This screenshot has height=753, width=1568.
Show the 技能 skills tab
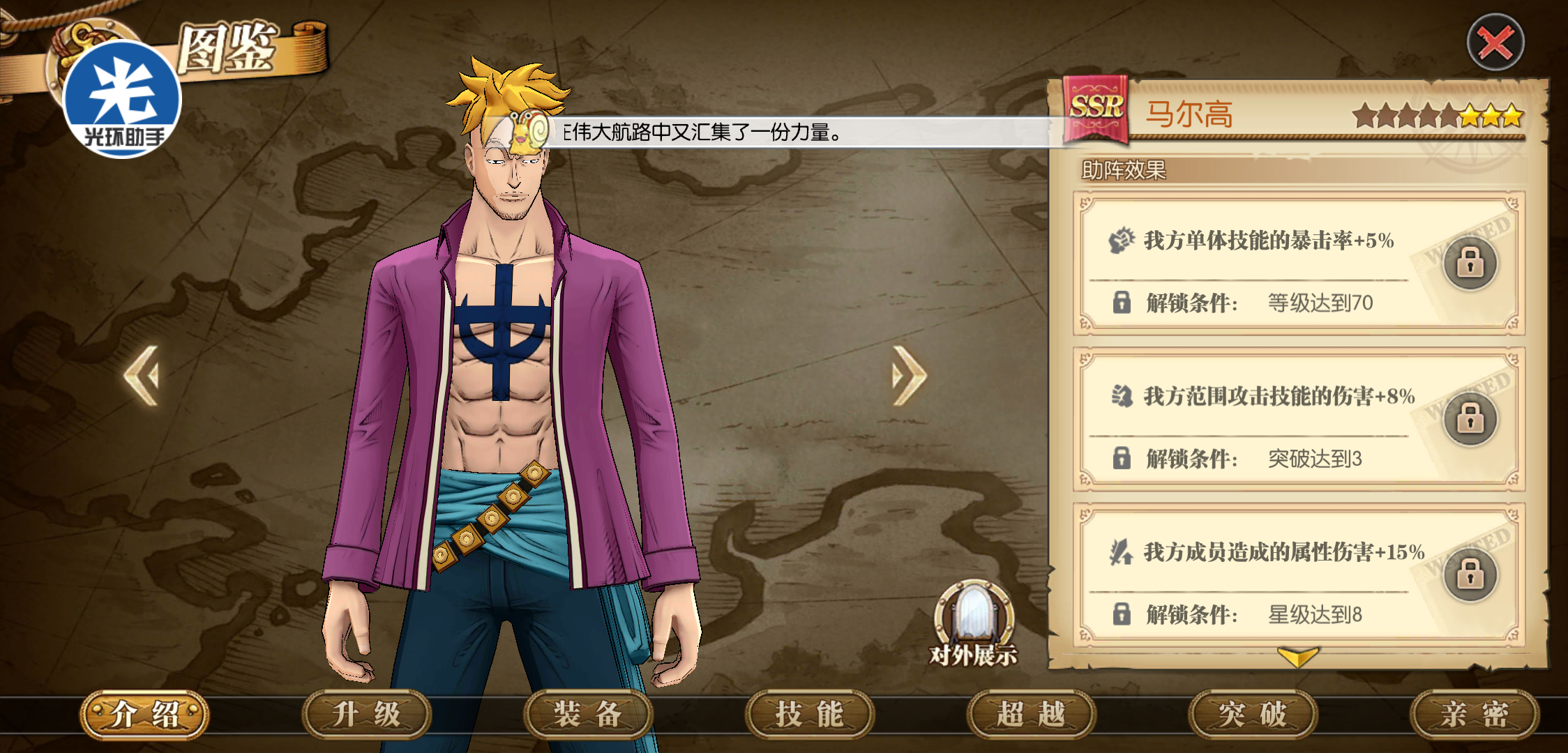(810, 715)
